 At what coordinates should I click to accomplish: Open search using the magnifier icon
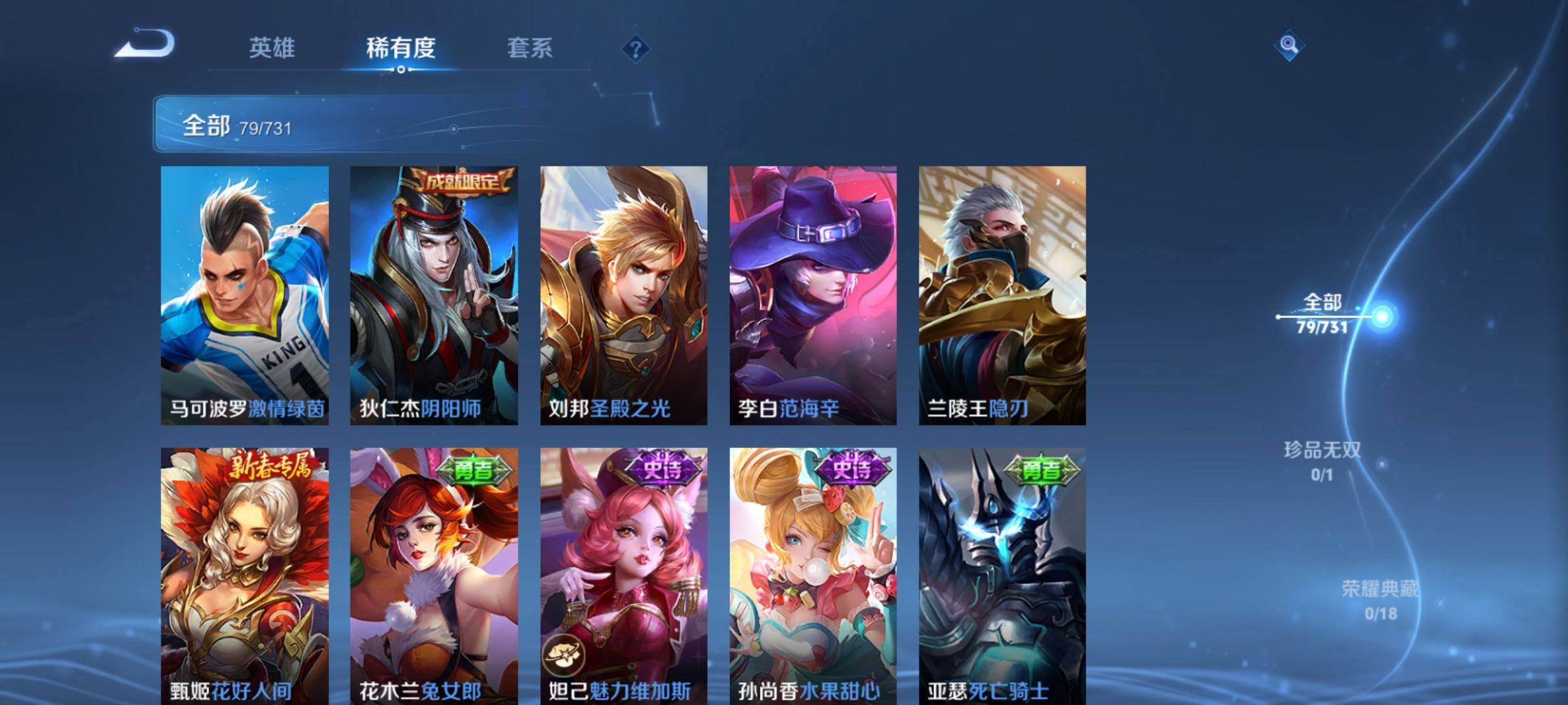pos(1289,46)
